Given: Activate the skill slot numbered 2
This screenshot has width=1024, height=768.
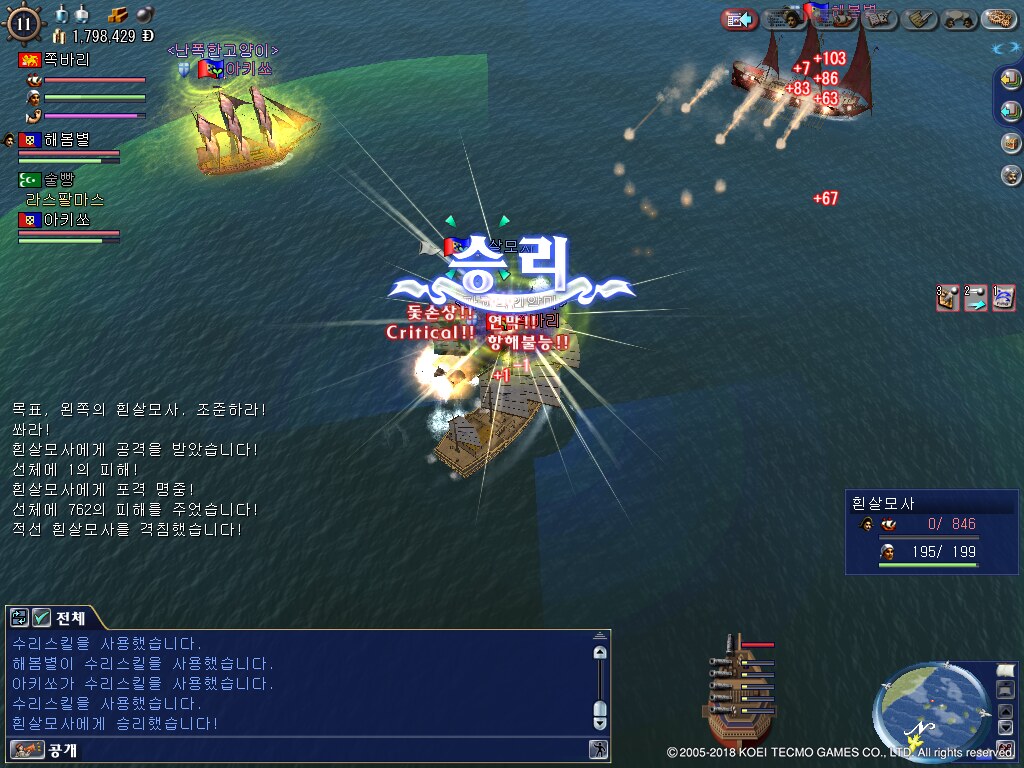Looking at the screenshot, I should pyautogui.click(x=976, y=298).
